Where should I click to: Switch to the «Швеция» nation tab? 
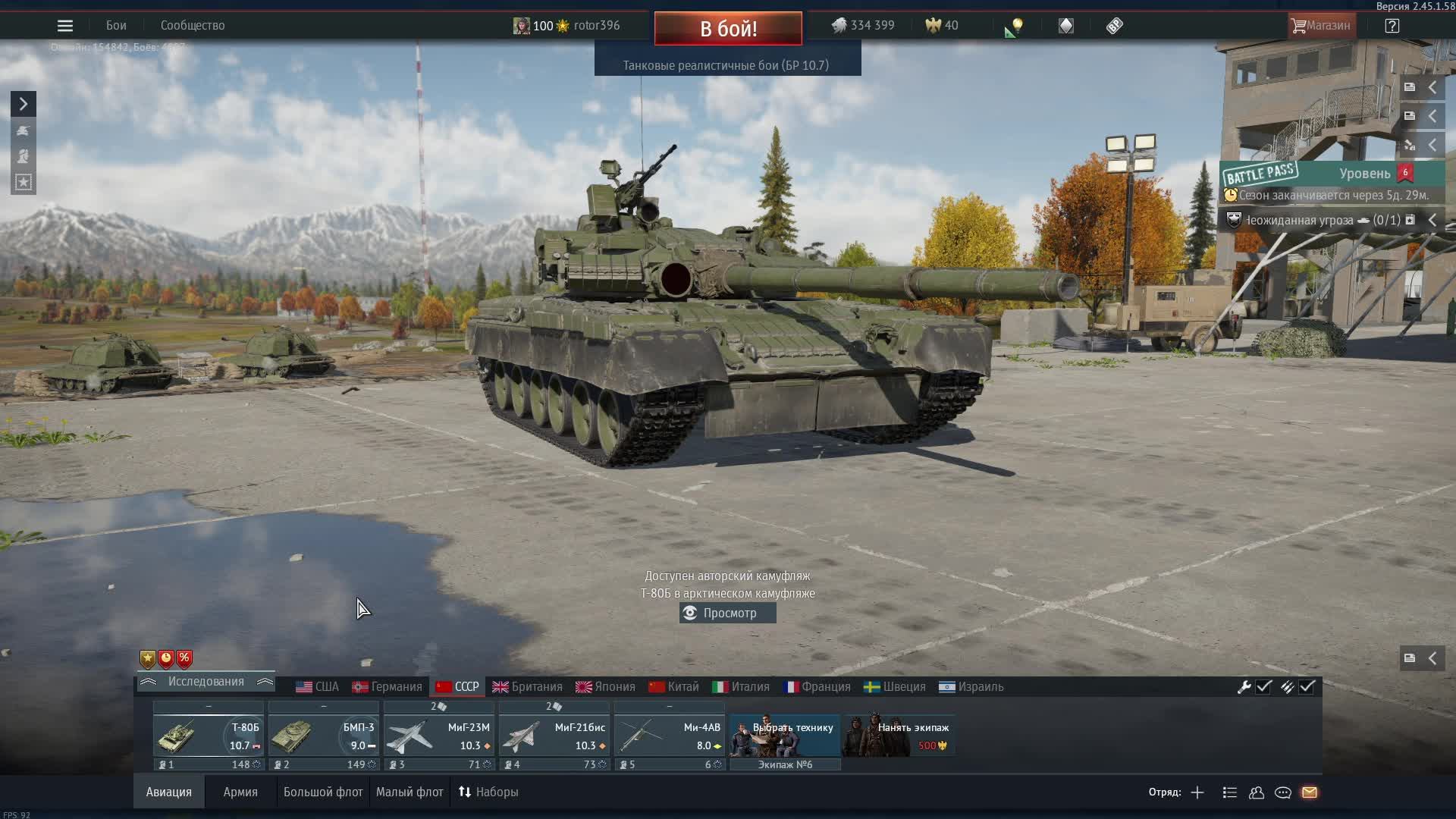coord(896,687)
